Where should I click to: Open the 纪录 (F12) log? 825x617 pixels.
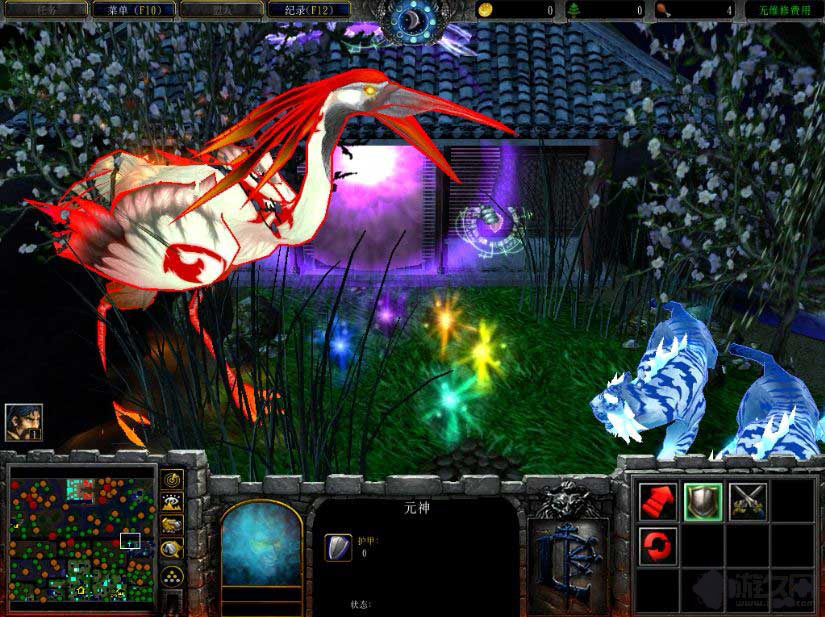310,10
